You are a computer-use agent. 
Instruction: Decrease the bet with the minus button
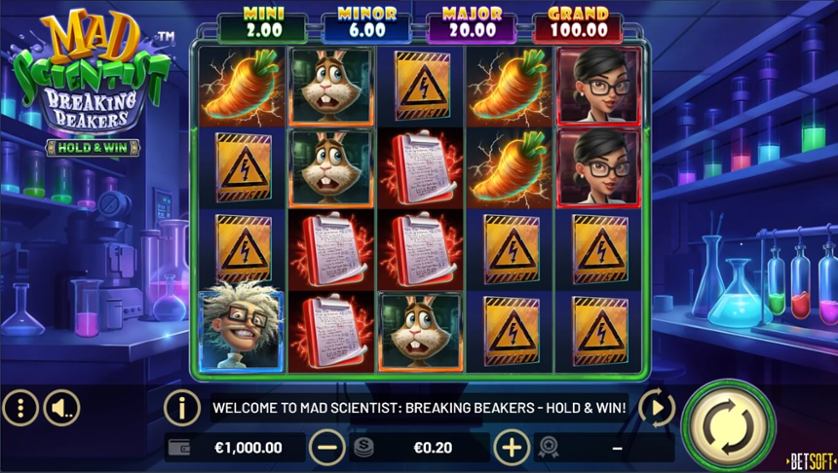[325, 446]
